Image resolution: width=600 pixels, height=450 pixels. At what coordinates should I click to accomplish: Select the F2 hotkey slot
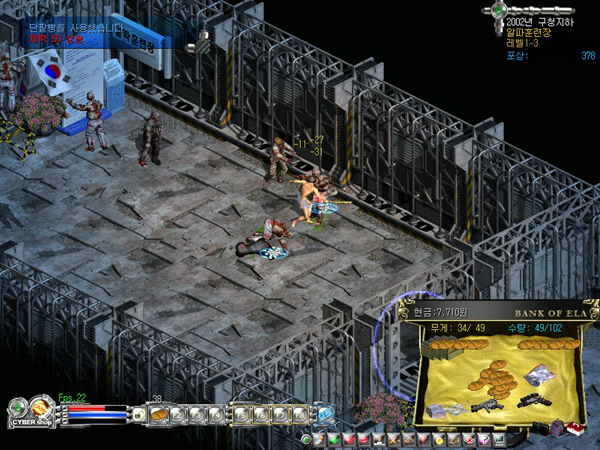coord(176,413)
